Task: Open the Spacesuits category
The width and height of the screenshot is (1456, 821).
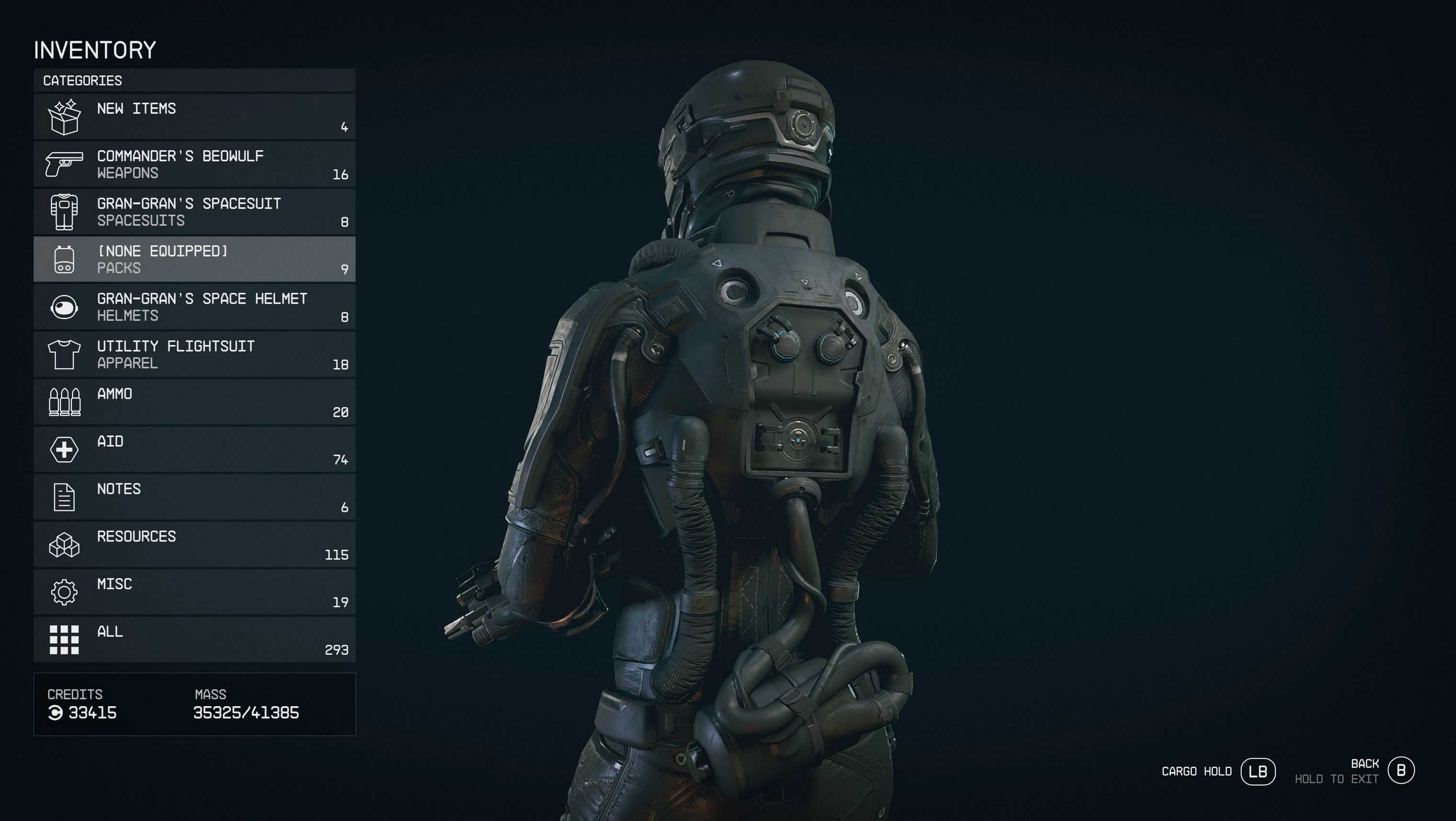Action: pos(194,212)
